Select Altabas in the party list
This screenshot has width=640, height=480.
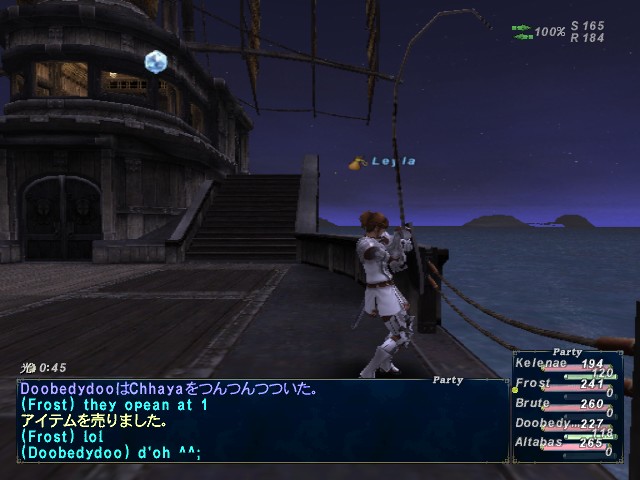[540, 443]
